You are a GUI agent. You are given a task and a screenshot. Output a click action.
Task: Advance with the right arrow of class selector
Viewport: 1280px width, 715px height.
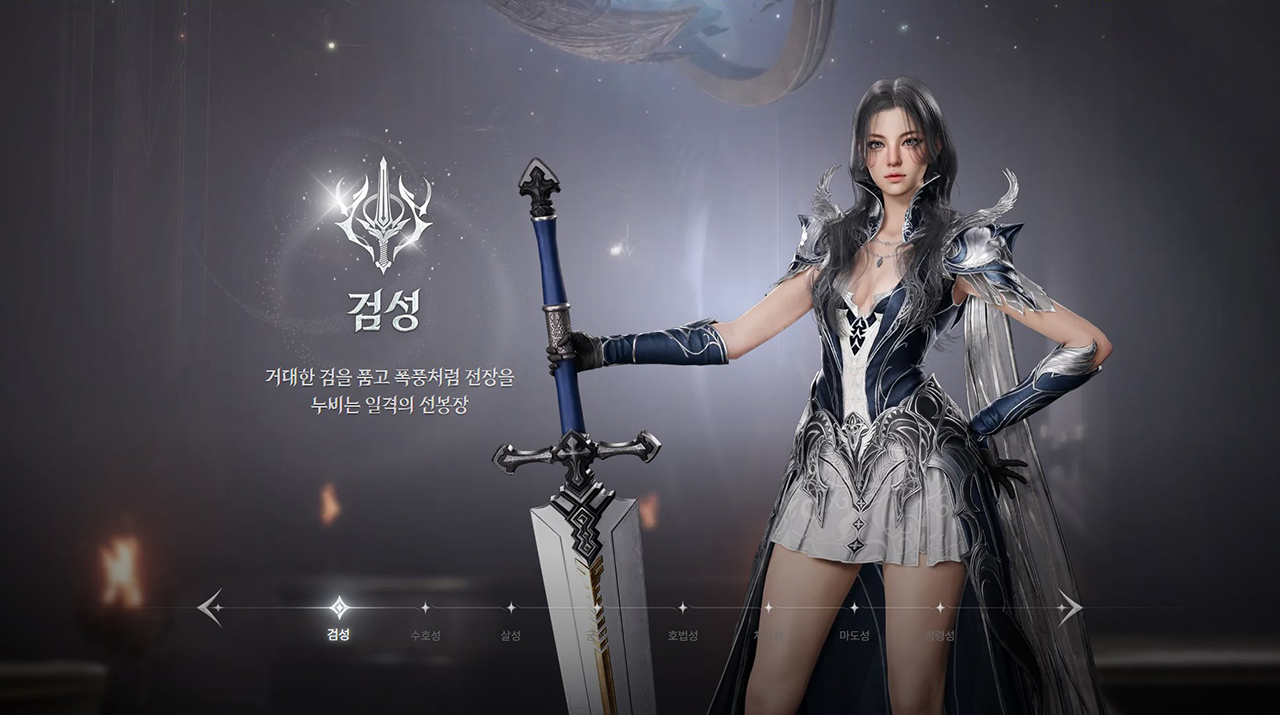(1069, 607)
